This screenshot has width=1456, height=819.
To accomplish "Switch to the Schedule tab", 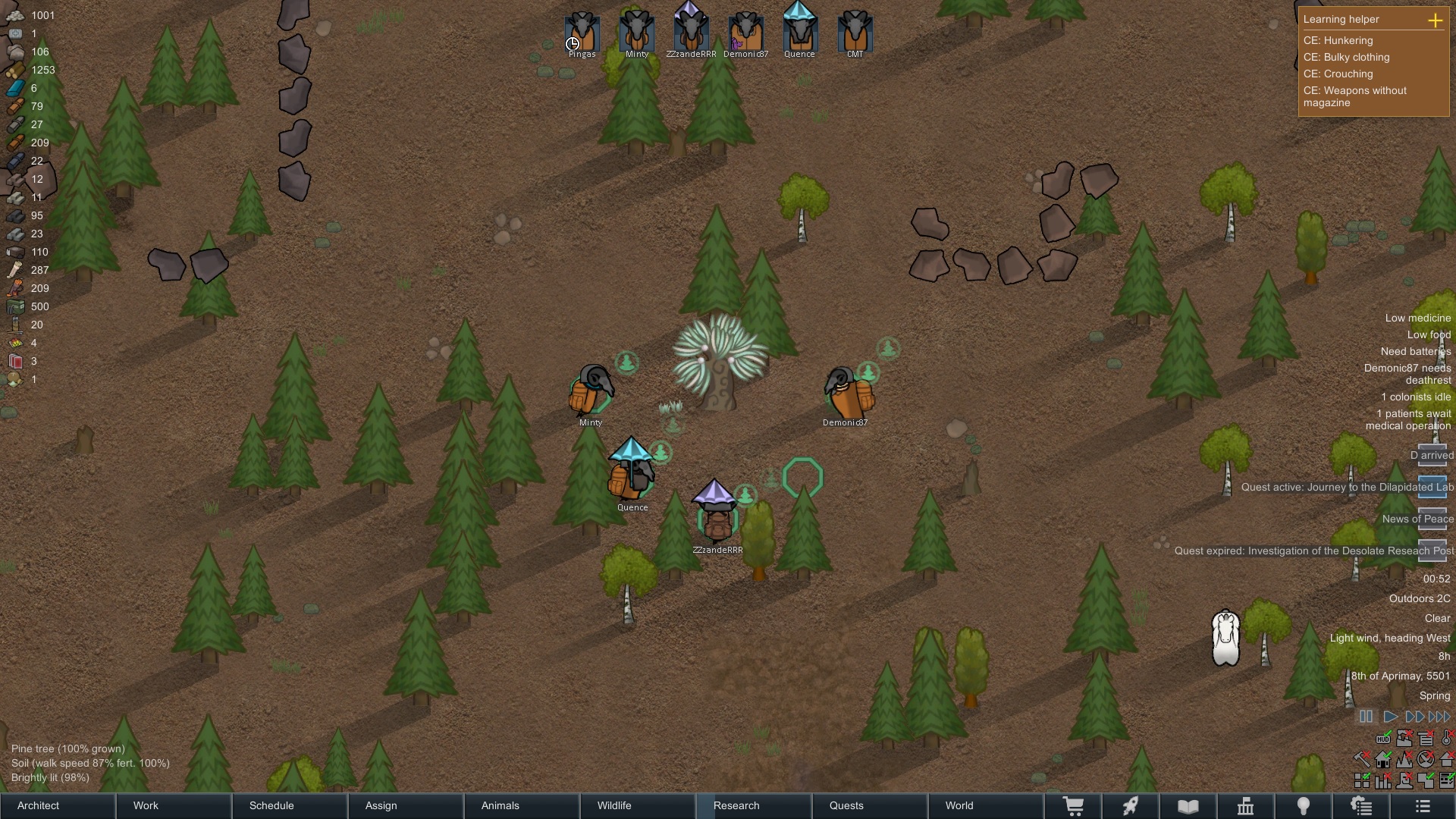I will [x=290, y=805].
